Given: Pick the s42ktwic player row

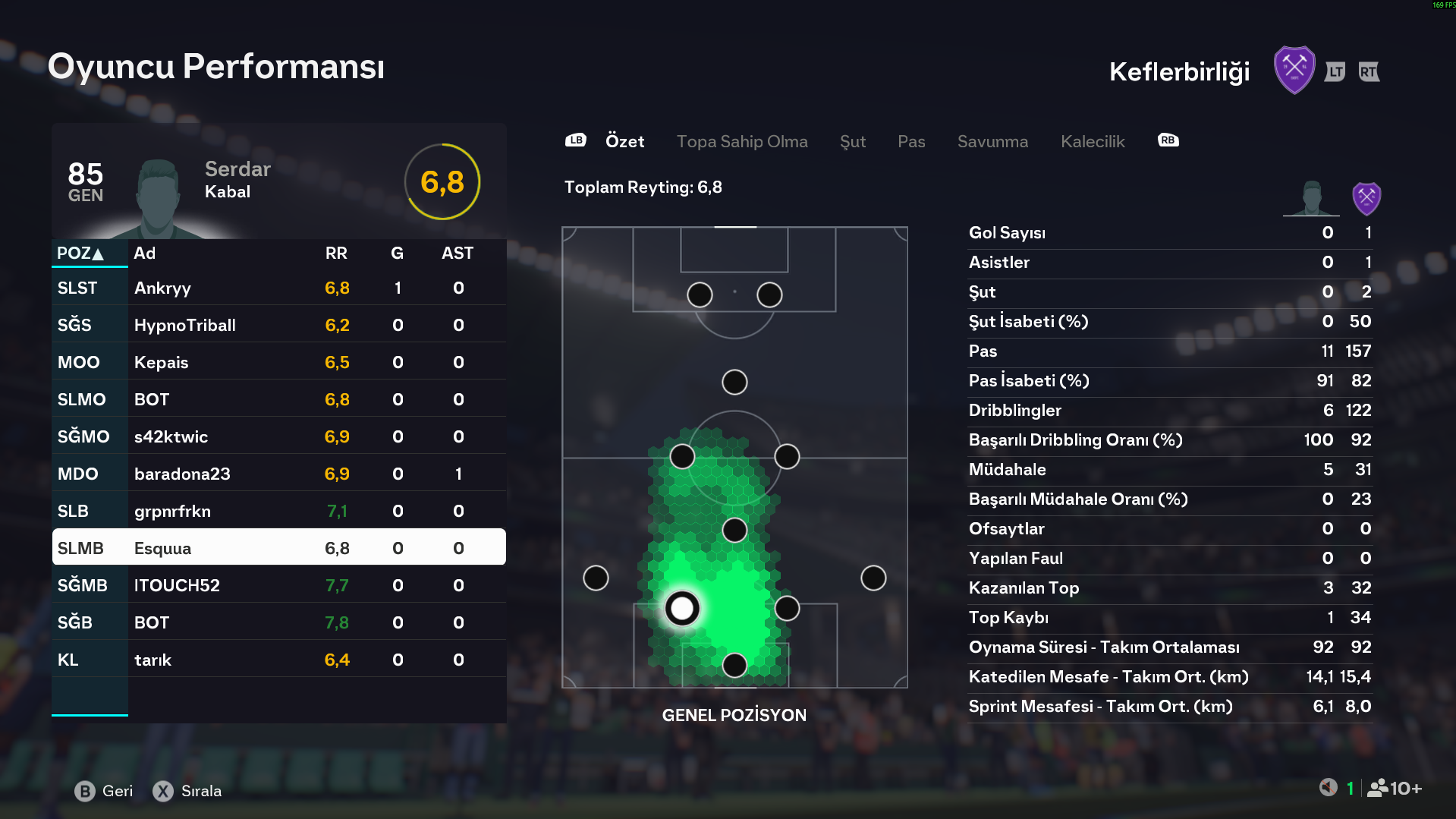Looking at the screenshot, I should 278,436.
